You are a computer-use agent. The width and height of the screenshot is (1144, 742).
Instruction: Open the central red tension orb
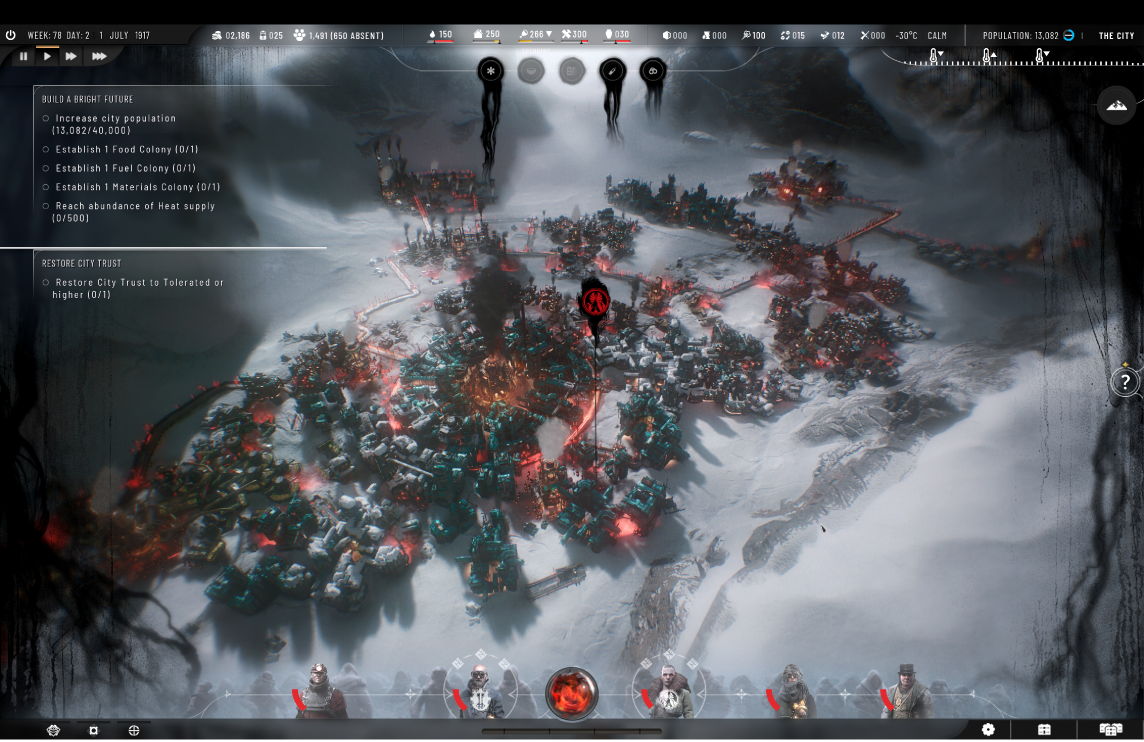572,693
